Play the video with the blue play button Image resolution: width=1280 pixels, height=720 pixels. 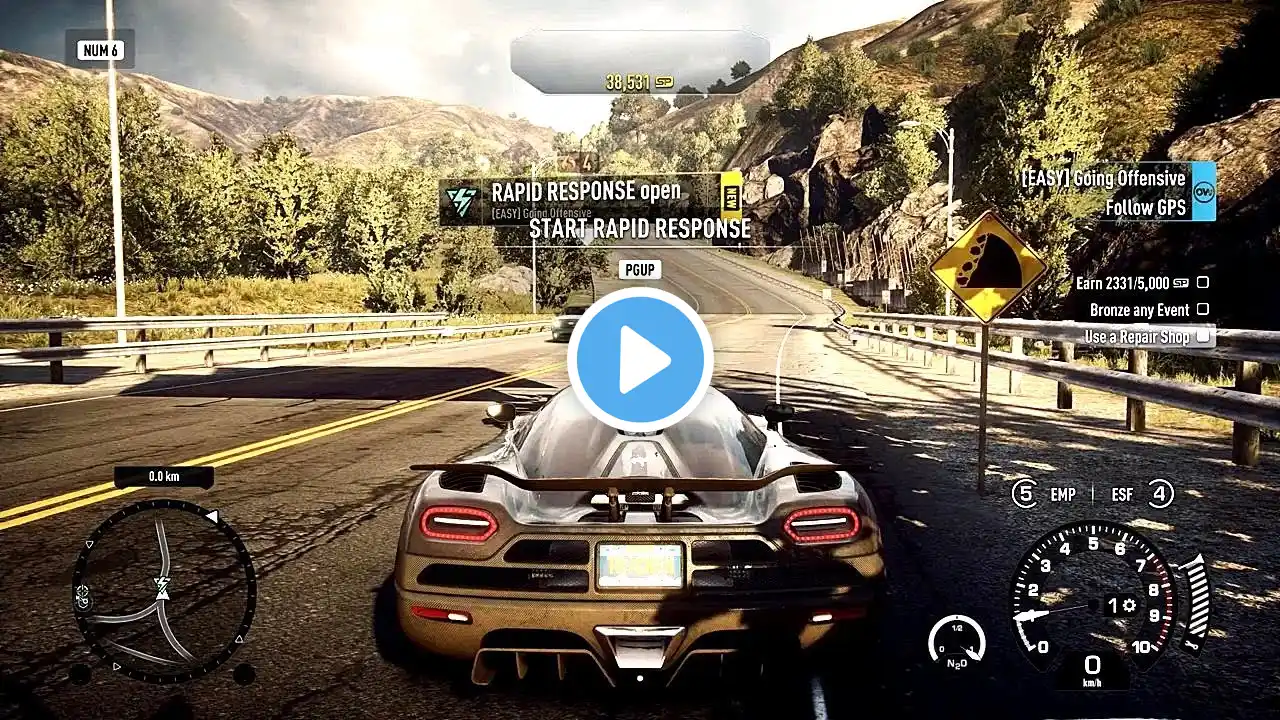[640, 360]
